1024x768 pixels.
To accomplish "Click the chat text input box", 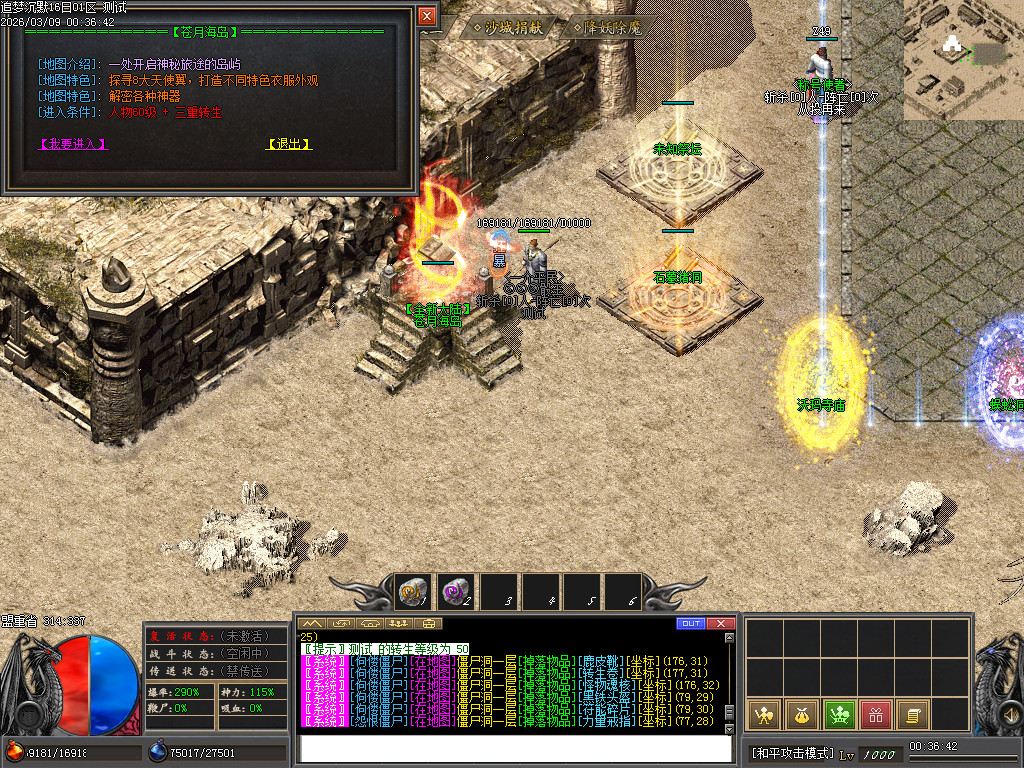I will (x=515, y=748).
